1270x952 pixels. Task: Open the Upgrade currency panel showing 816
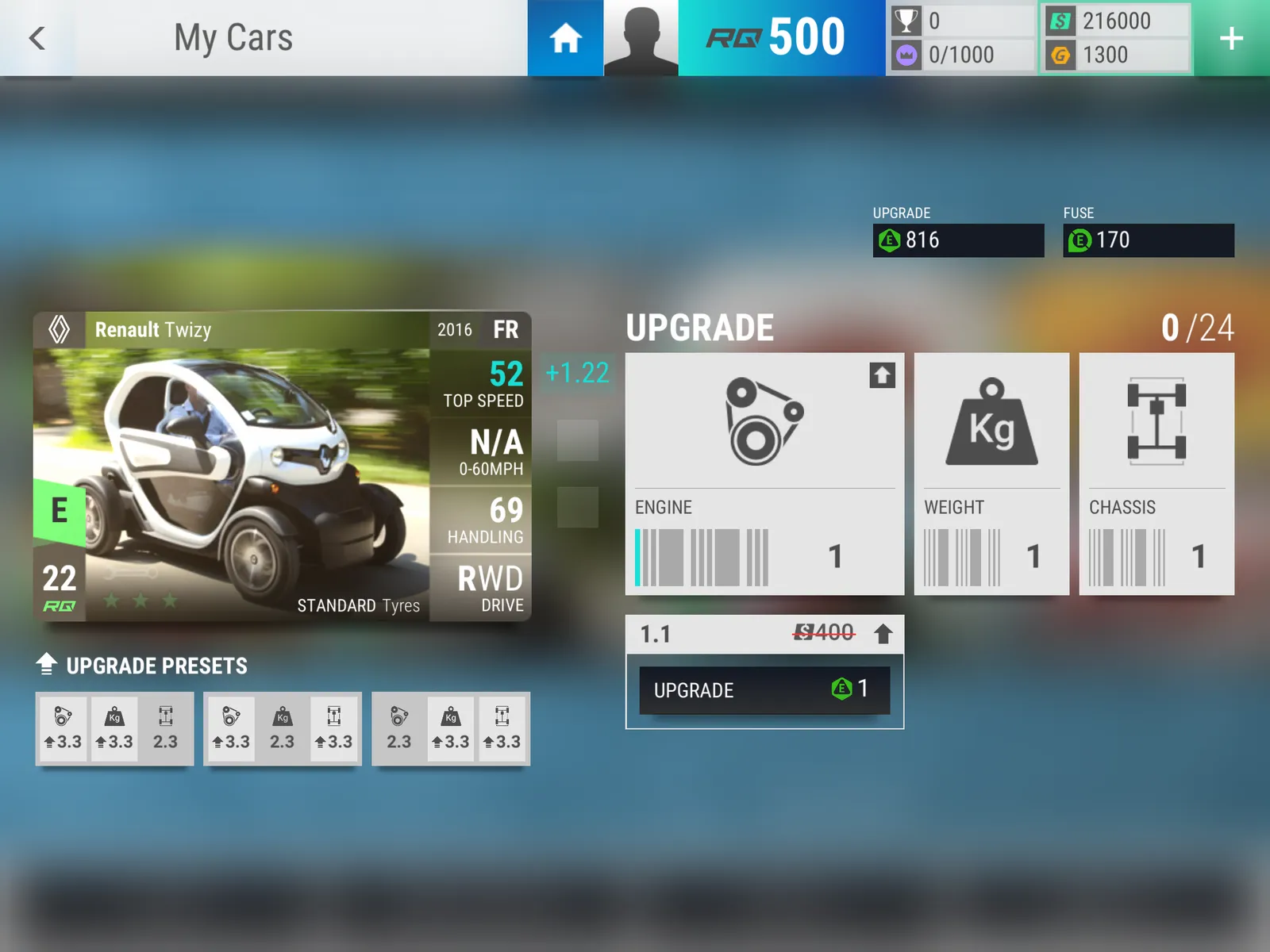point(958,240)
